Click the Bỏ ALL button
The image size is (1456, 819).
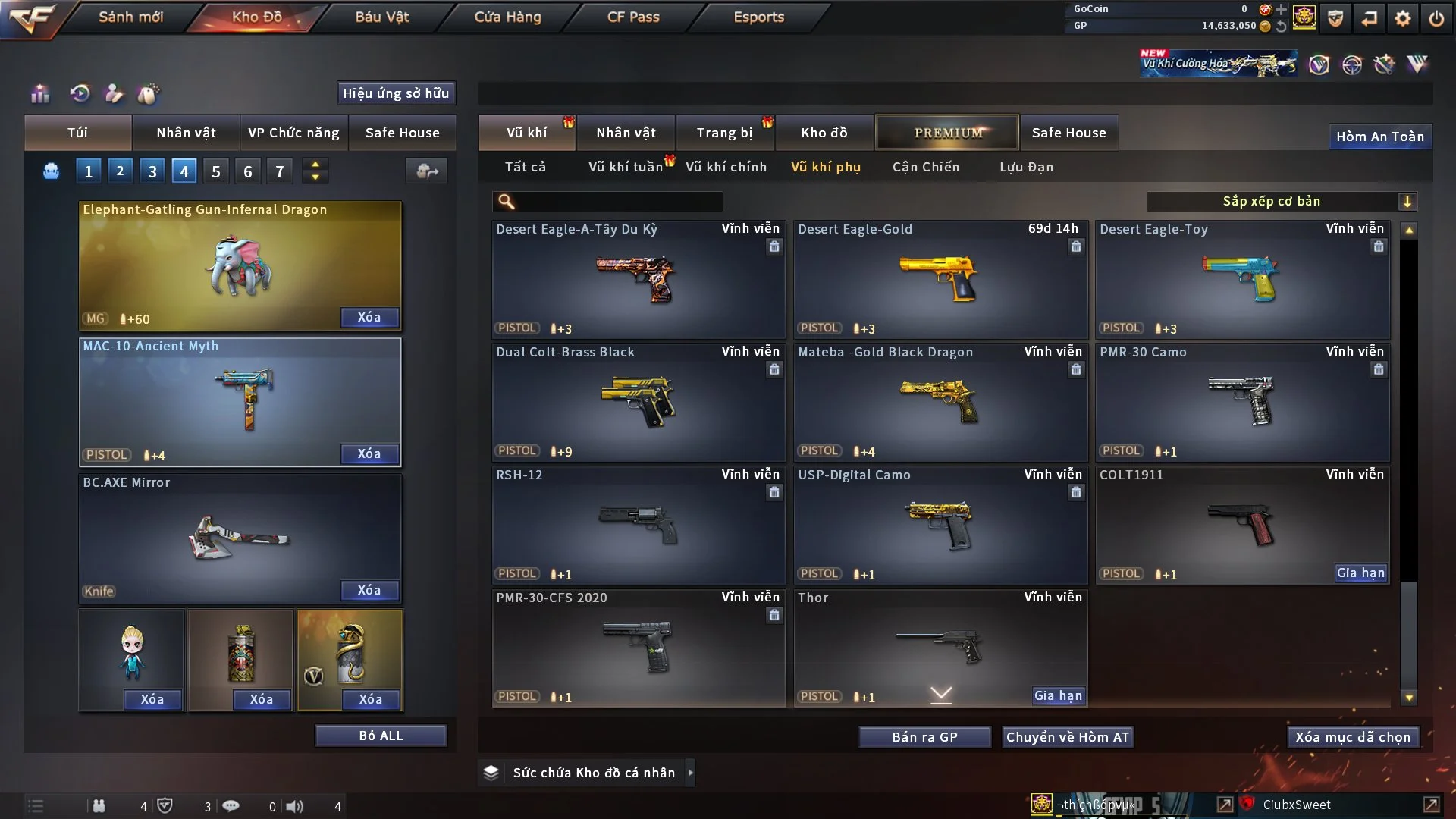click(x=381, y=736)
